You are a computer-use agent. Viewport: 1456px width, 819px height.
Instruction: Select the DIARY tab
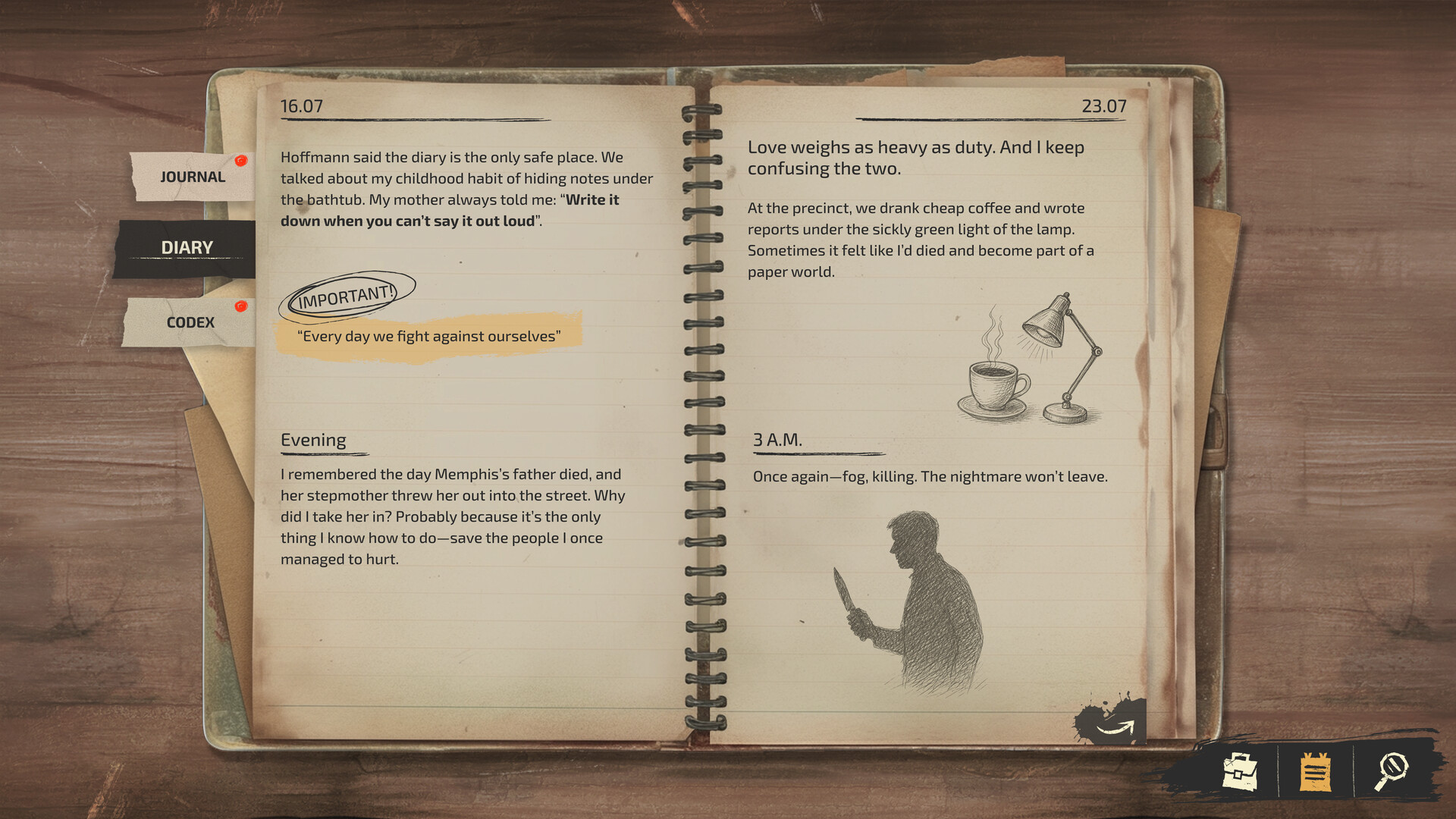click(186, 246)
